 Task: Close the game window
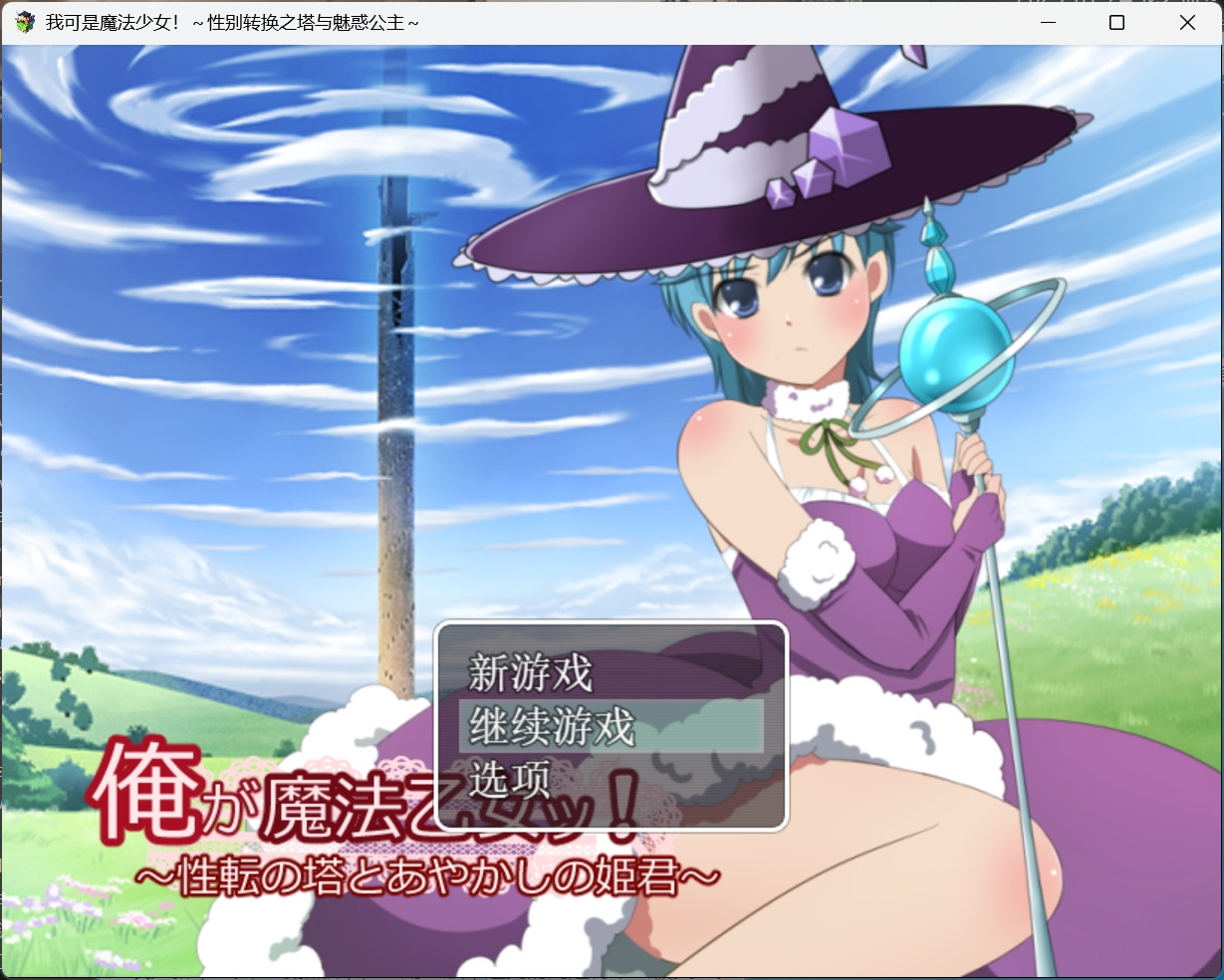click(x=1187, y=22)
